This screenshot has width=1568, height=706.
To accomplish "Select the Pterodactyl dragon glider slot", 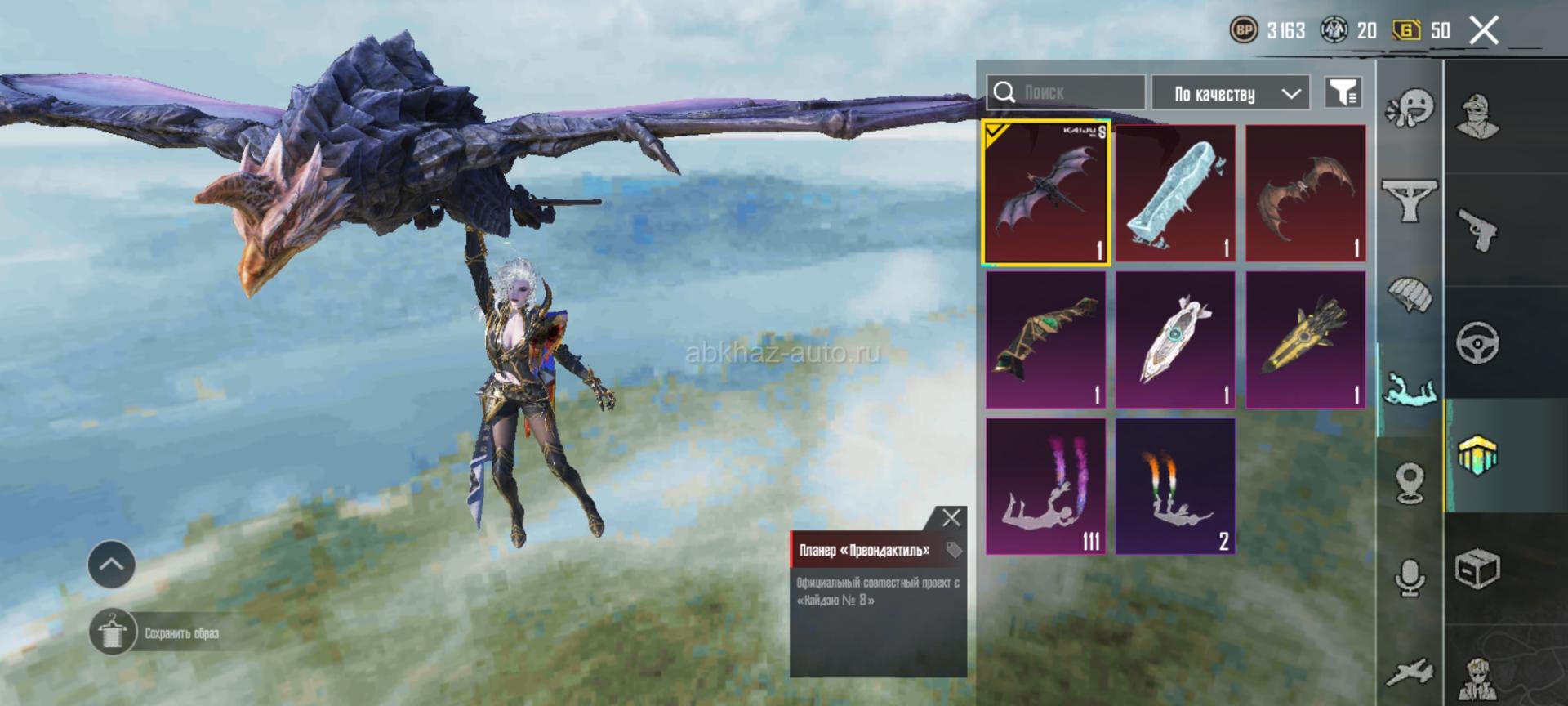I will pos(1046,194).
